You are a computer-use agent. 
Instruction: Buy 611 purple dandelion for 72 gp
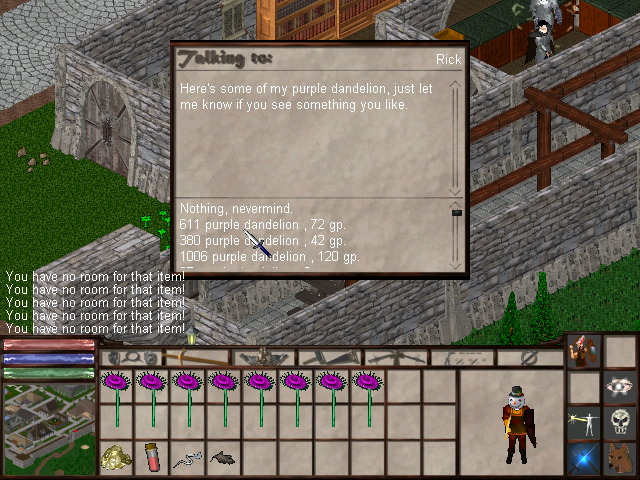point(263,224)
